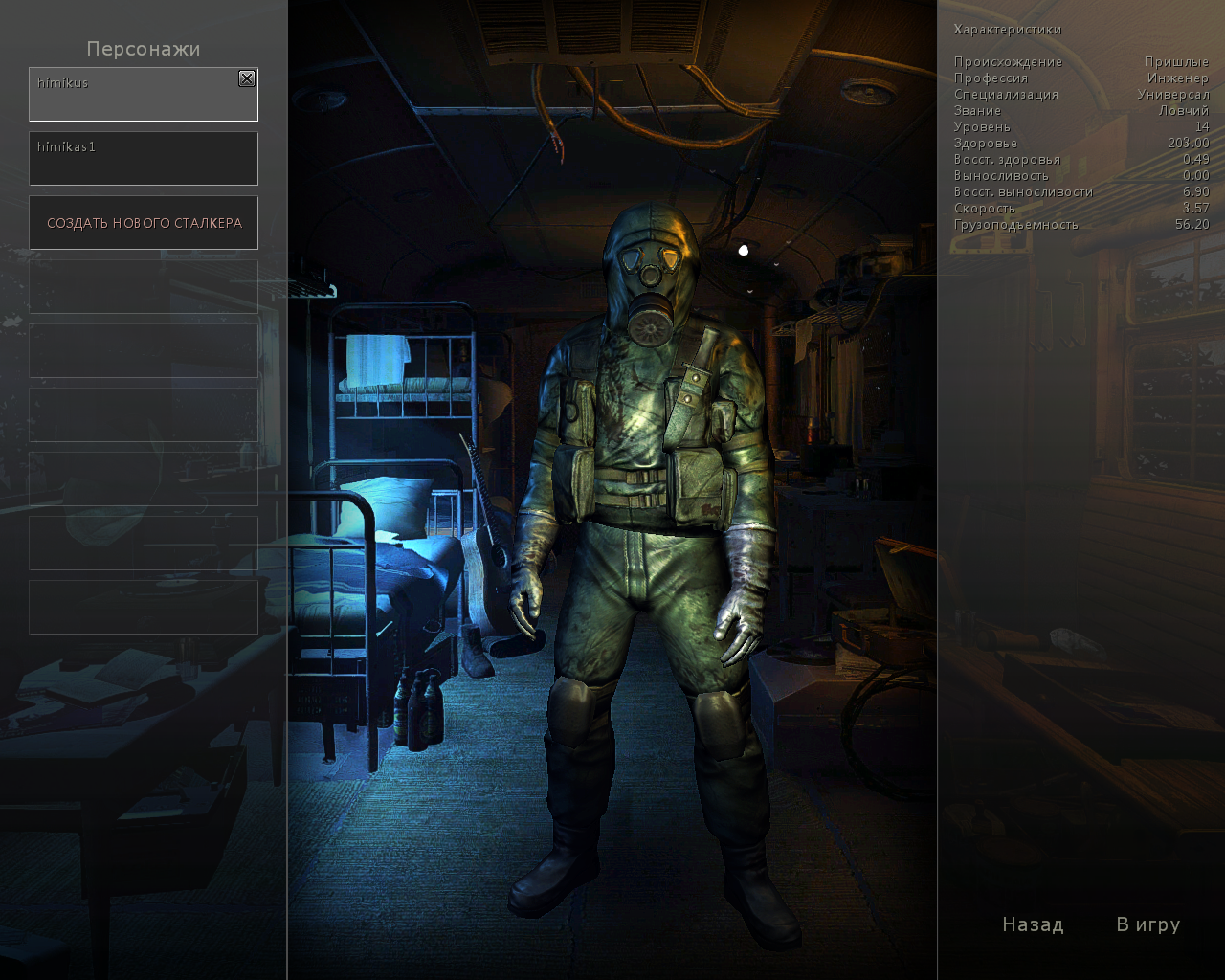Go back with the Назад button
Viewport: 1225px width, 980px height.
[x=1033, y=924]
